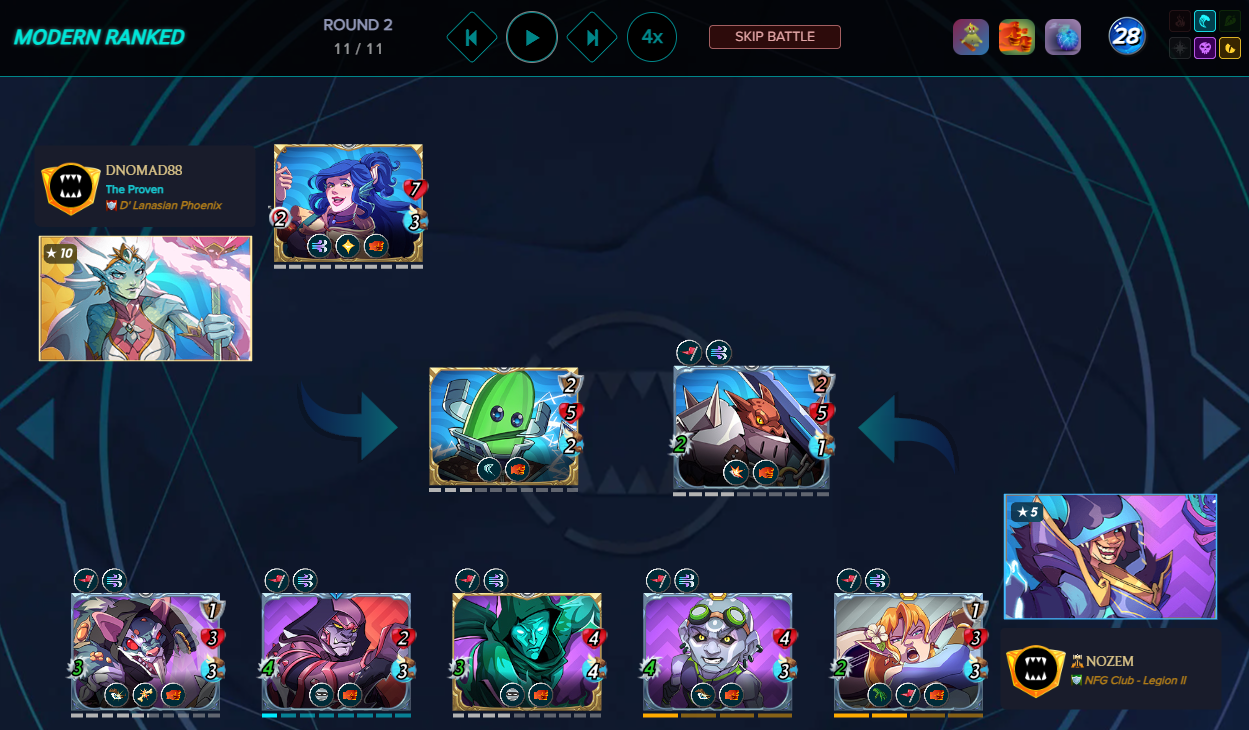Play the battle replay
The width and height of the screenshot is (1249, 730).
[532, 38]
